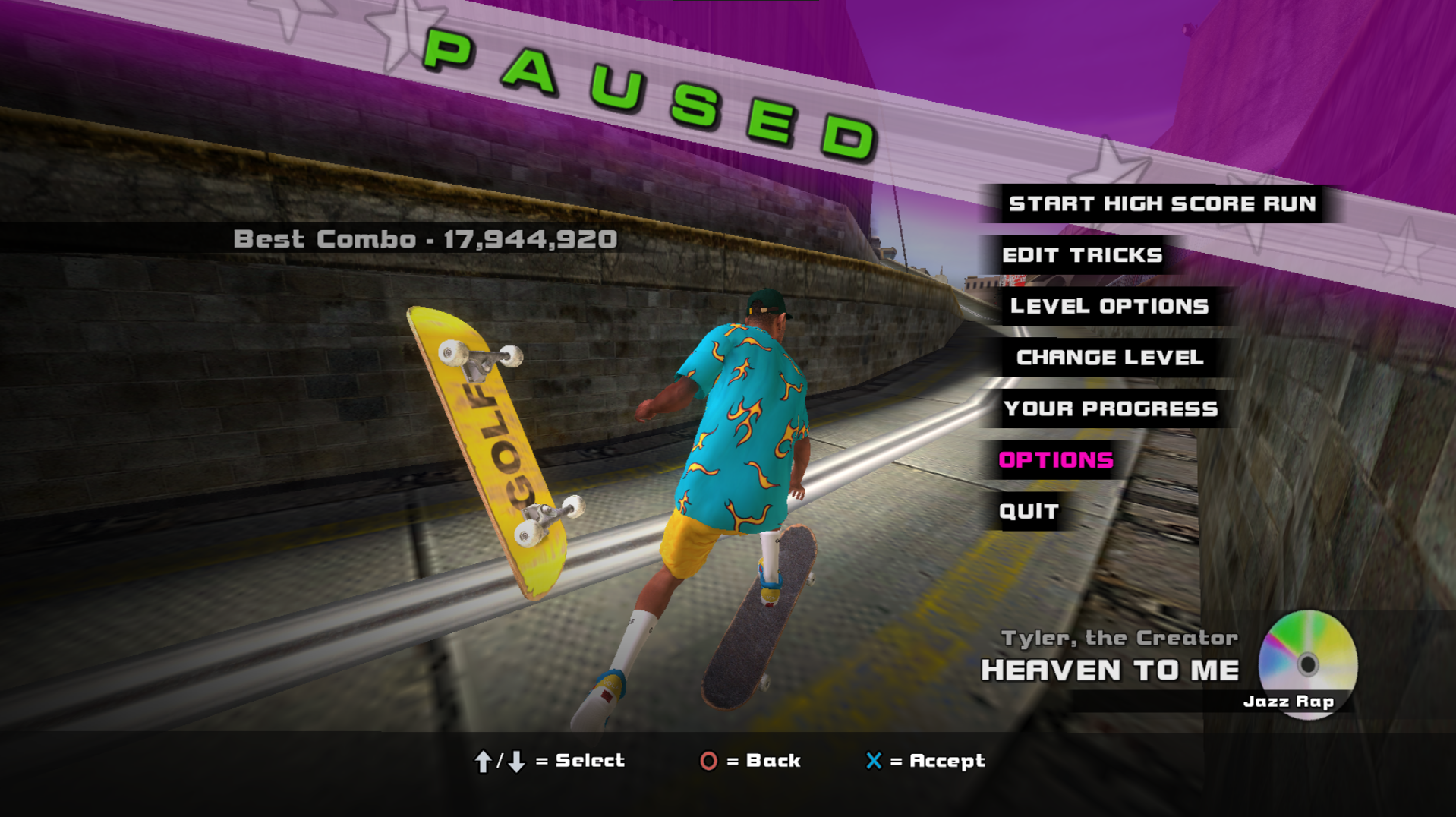
Task: Open Level Options
Action: 1109,306
